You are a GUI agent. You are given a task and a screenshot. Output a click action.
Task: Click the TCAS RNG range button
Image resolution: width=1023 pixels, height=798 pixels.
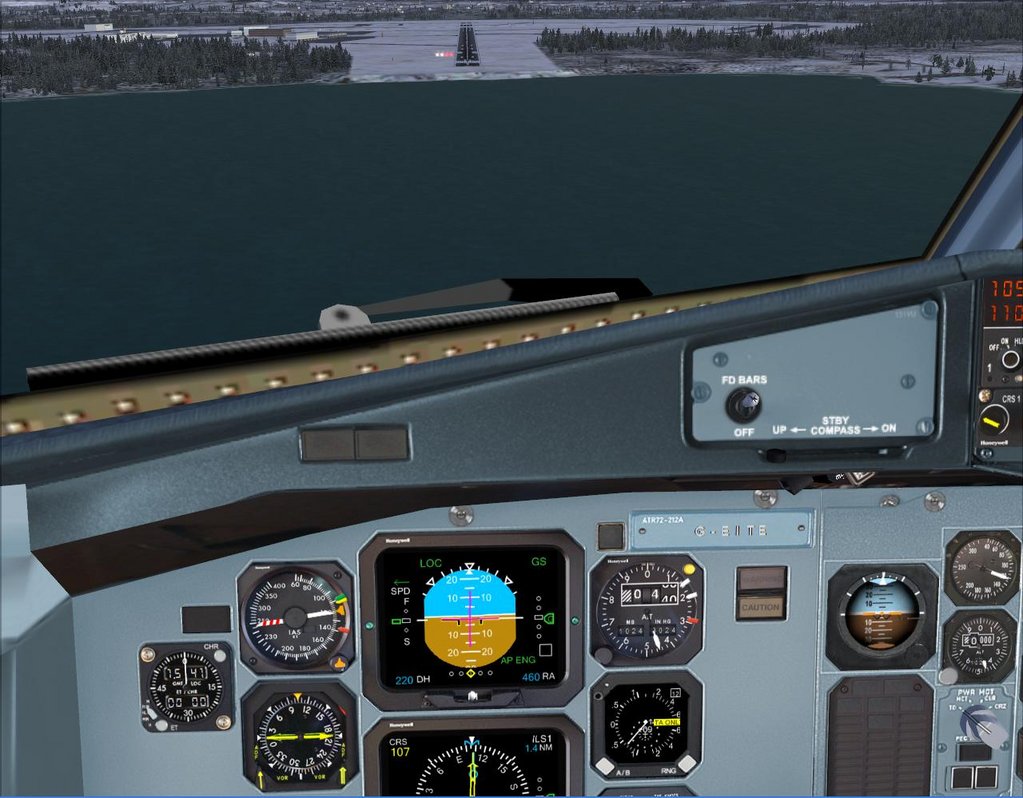click(x=687, y=765)
